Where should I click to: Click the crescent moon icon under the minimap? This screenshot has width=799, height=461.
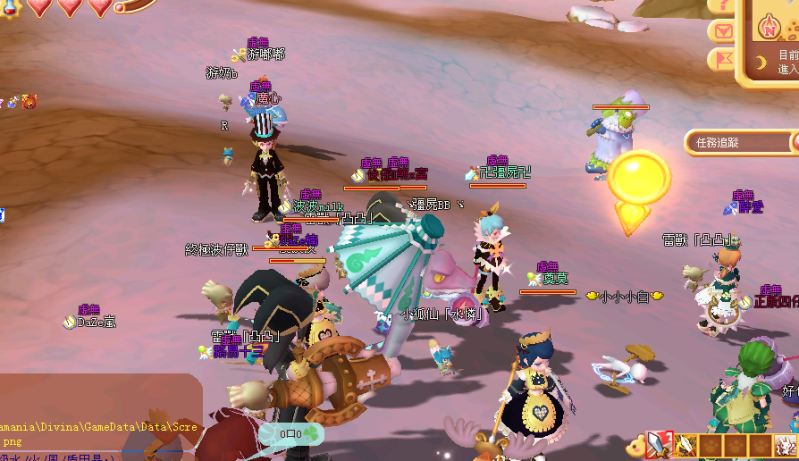tap(761, 63)
